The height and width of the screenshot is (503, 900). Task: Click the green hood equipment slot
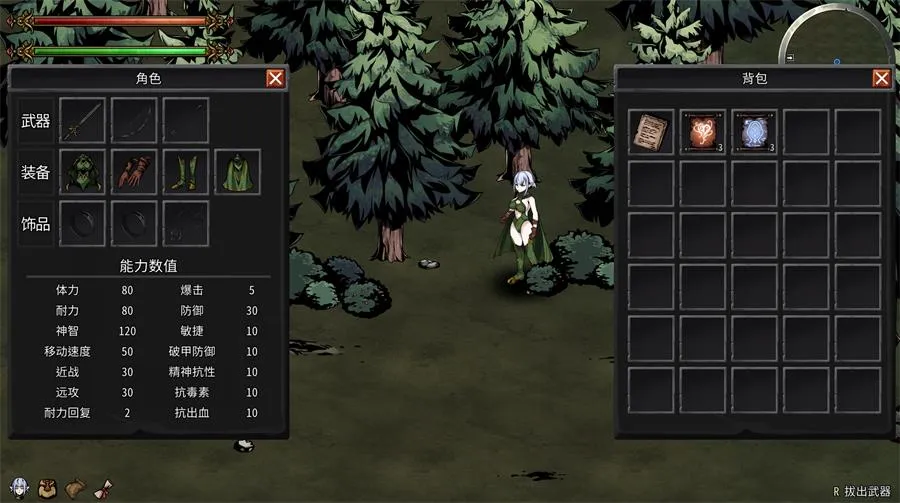pyautogui.click(x=82, y=172)
